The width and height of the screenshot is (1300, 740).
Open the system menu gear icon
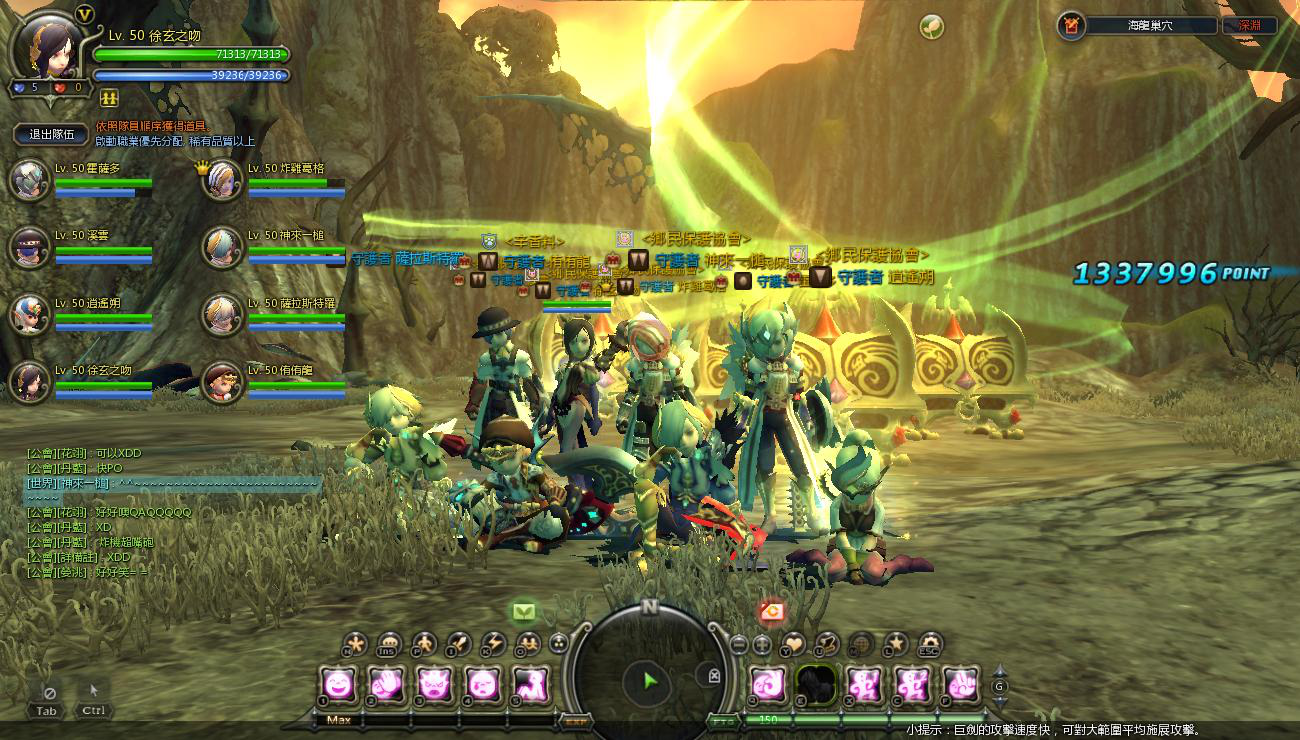930,644
